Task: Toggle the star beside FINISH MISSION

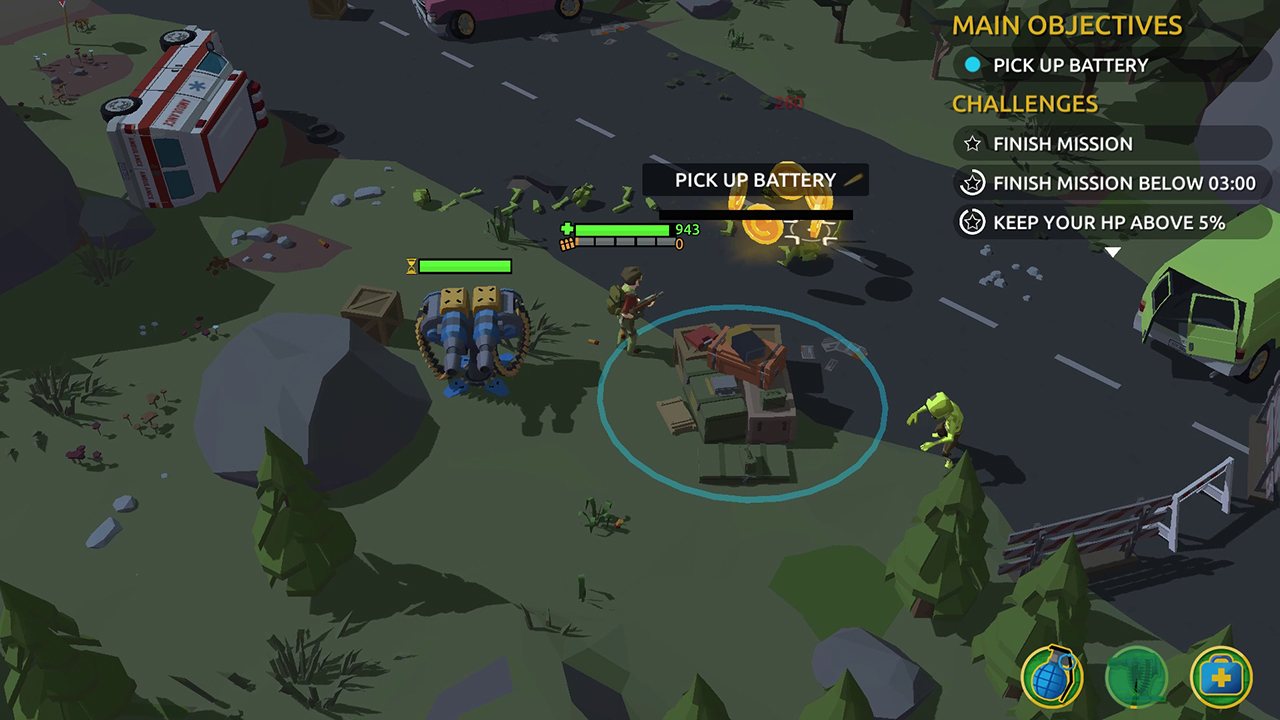Action: point(971,144)
